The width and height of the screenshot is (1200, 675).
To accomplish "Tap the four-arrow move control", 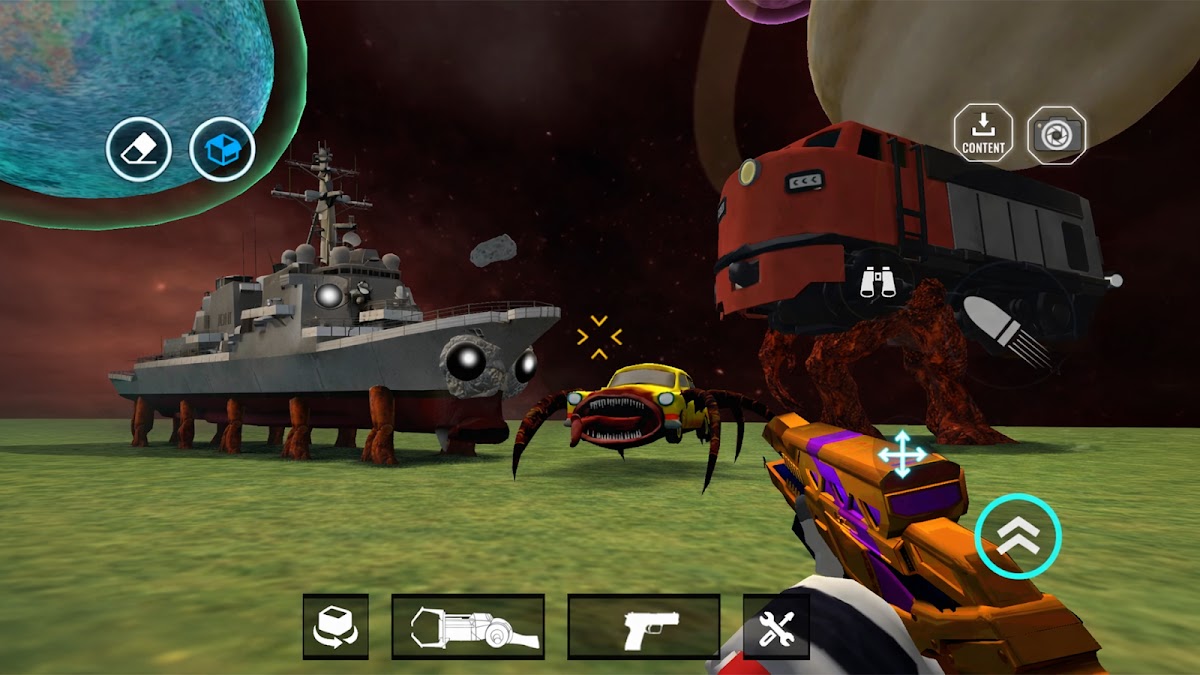I will click(902, 454).
